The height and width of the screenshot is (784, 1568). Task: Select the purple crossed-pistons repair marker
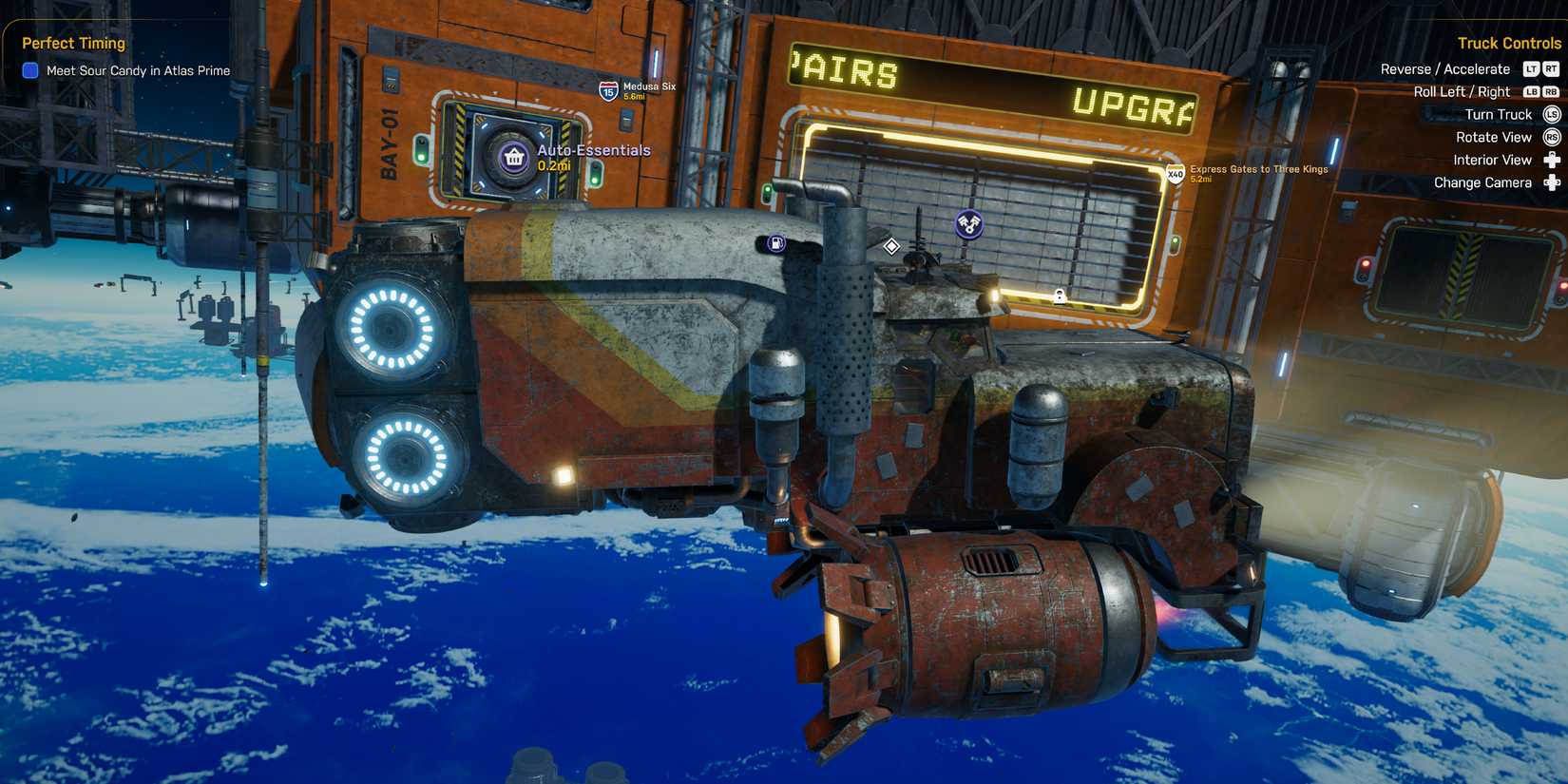tap(968, 224)
